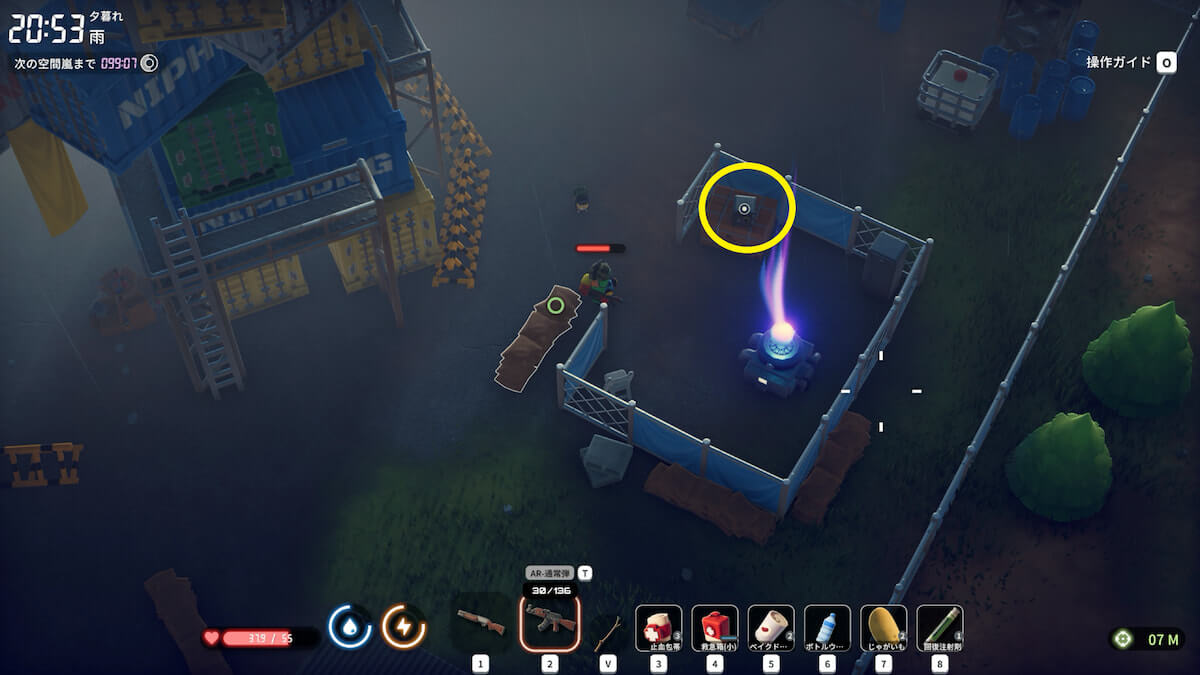Click the lightning bolt energy icon
The height and width of the screenshot is (675, 1200).
404,627
